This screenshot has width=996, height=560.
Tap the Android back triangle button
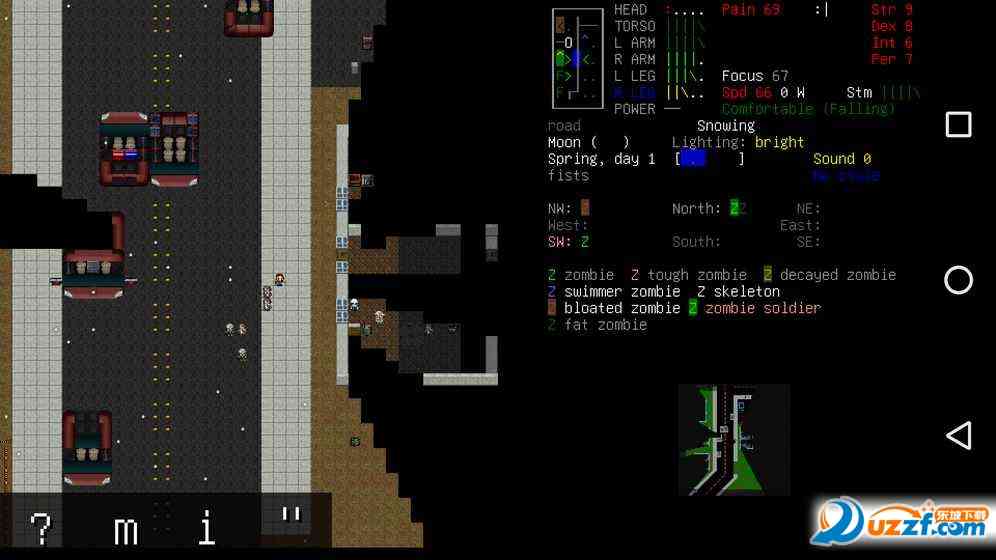coord(958,435)
